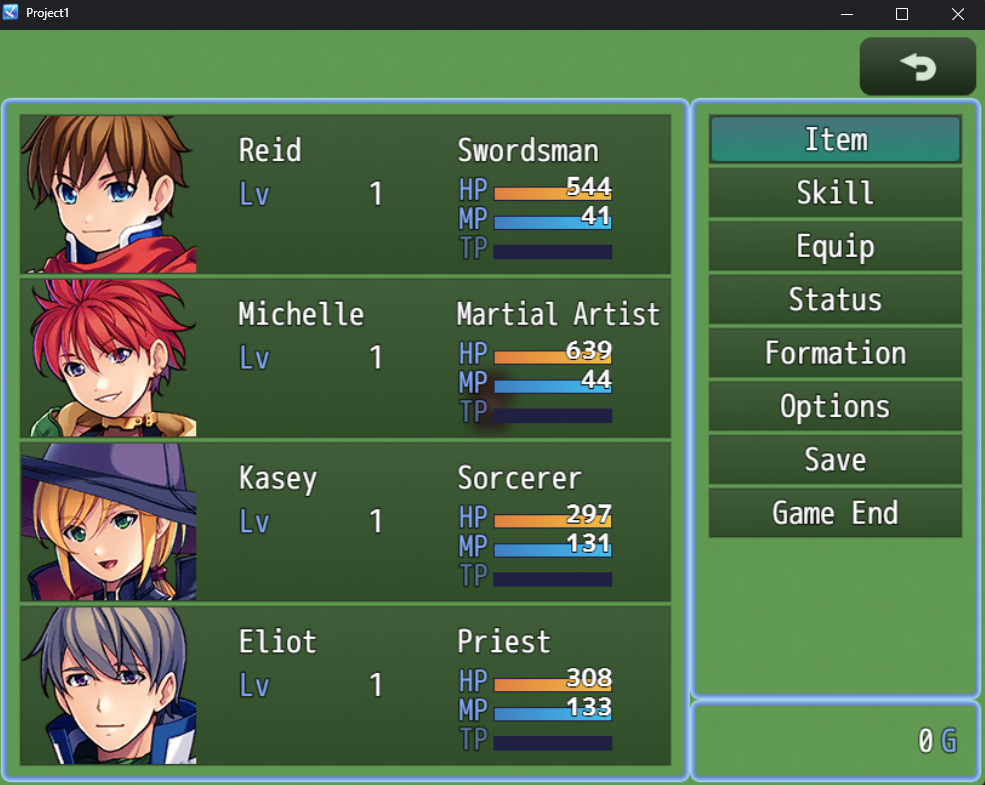Choose the Status menu entry
The height and width of the screenshot is (785, 985).
tap(835, 300)
